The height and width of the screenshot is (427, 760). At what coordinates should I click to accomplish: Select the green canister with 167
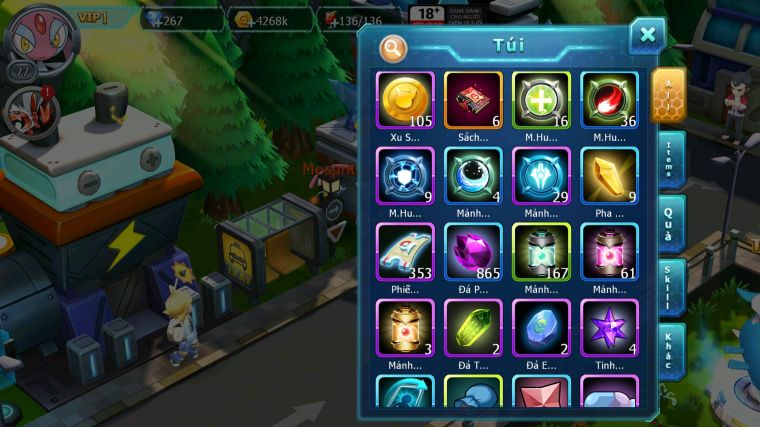541,251
